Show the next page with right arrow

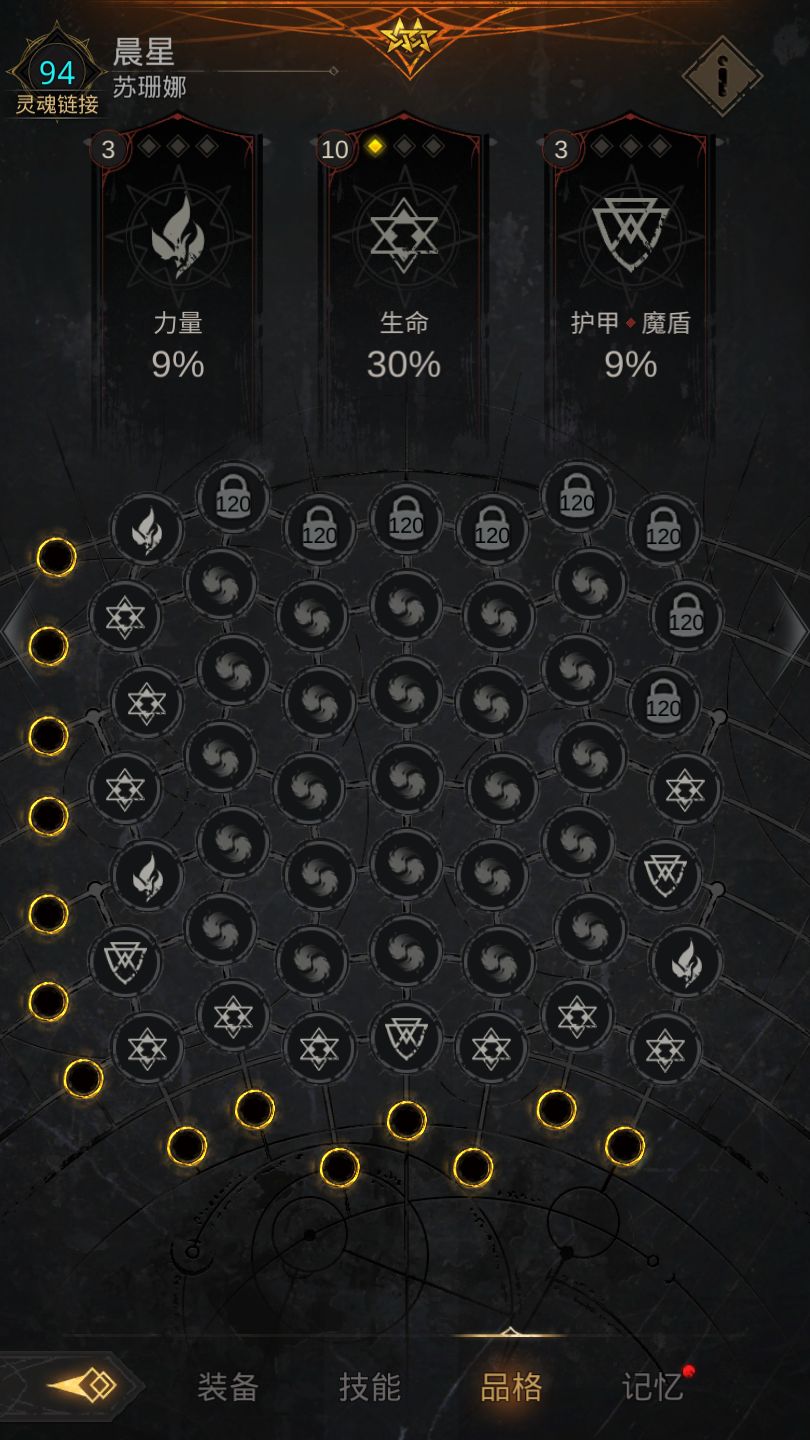click(x=793, y=628)
